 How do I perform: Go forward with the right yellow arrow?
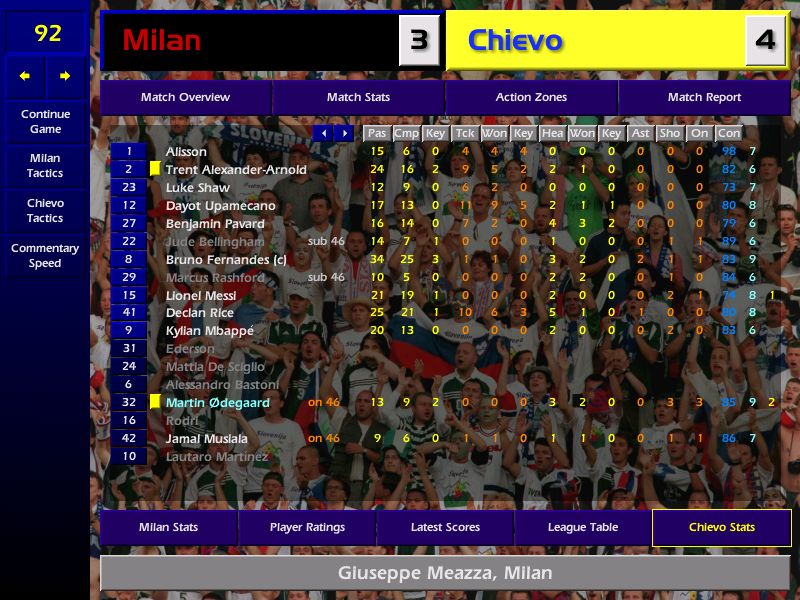[66, 76]
